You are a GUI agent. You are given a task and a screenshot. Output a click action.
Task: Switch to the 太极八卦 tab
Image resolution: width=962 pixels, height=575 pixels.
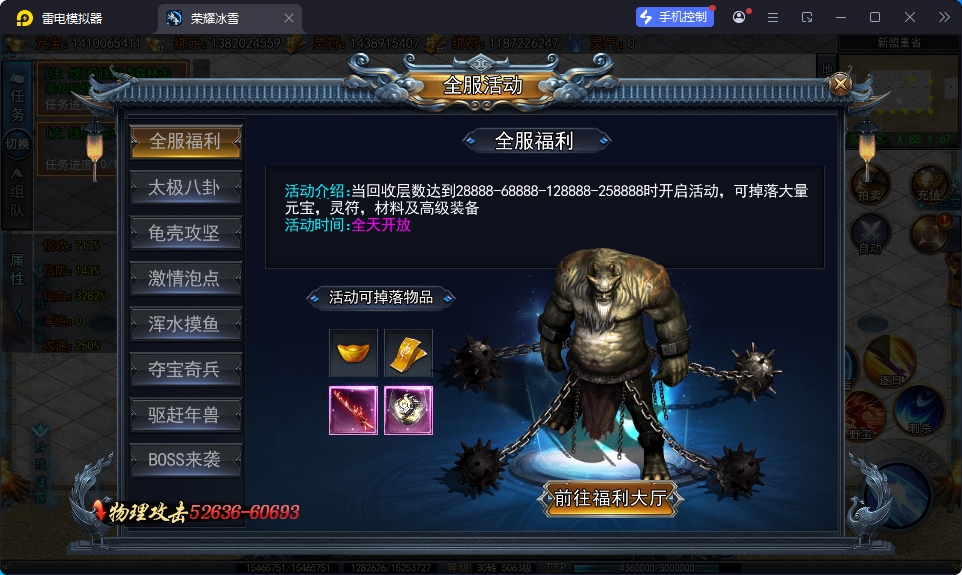click(x=185, y=187)
